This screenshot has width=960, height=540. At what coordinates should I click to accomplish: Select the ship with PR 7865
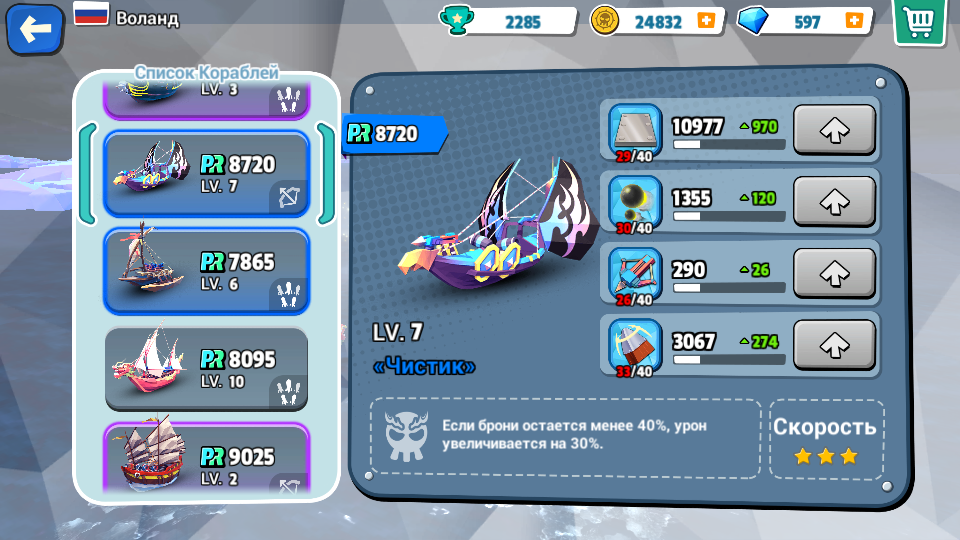point(206,270)
